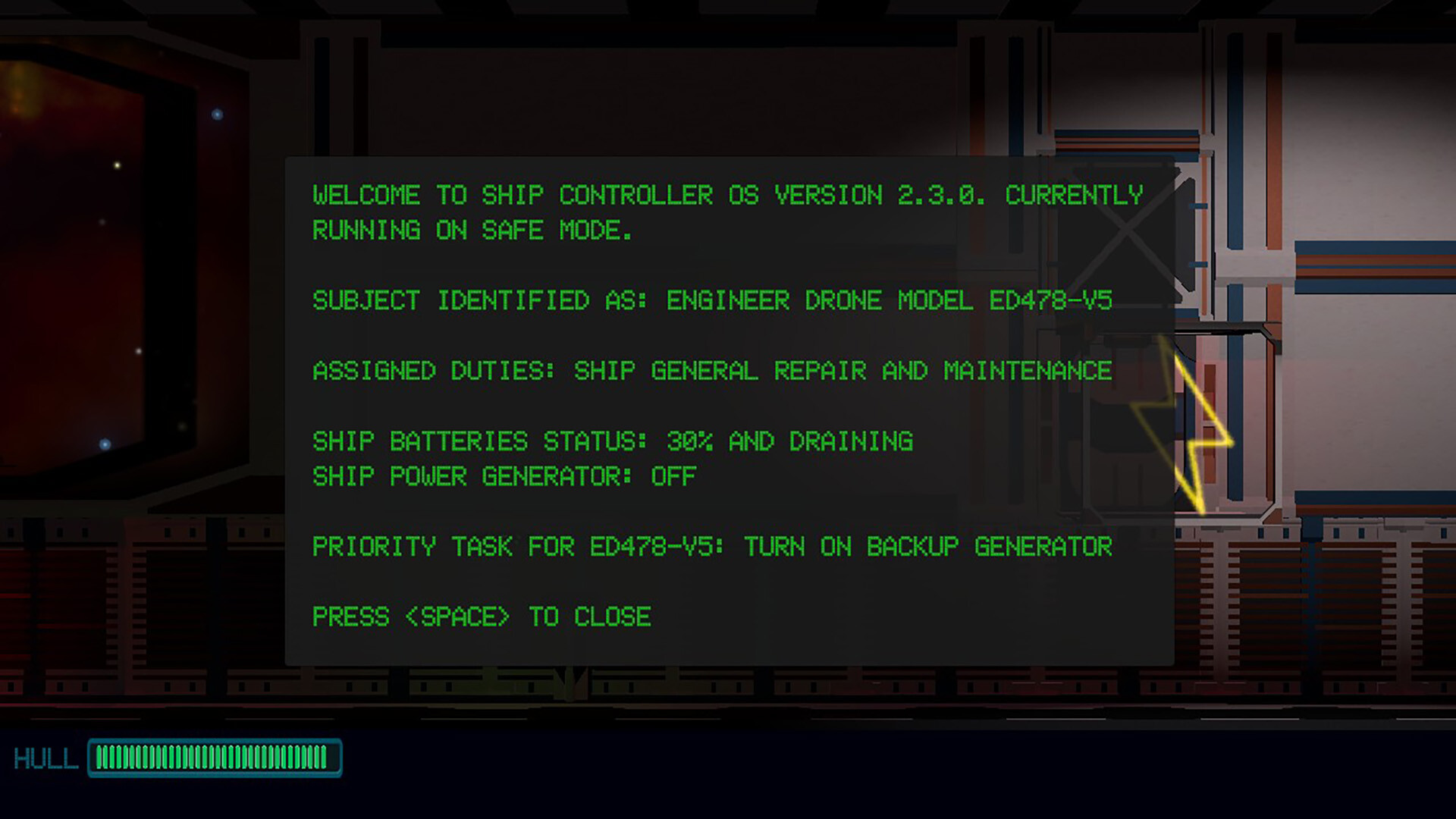Click the green HULL integrity bar

(216, 757)
